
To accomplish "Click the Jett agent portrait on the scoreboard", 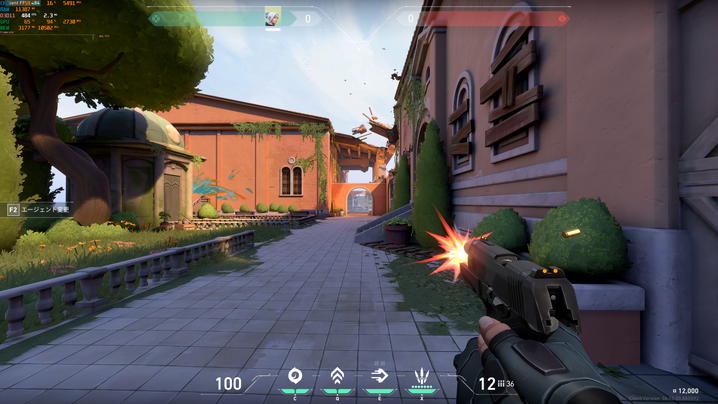I will (272, 18).
